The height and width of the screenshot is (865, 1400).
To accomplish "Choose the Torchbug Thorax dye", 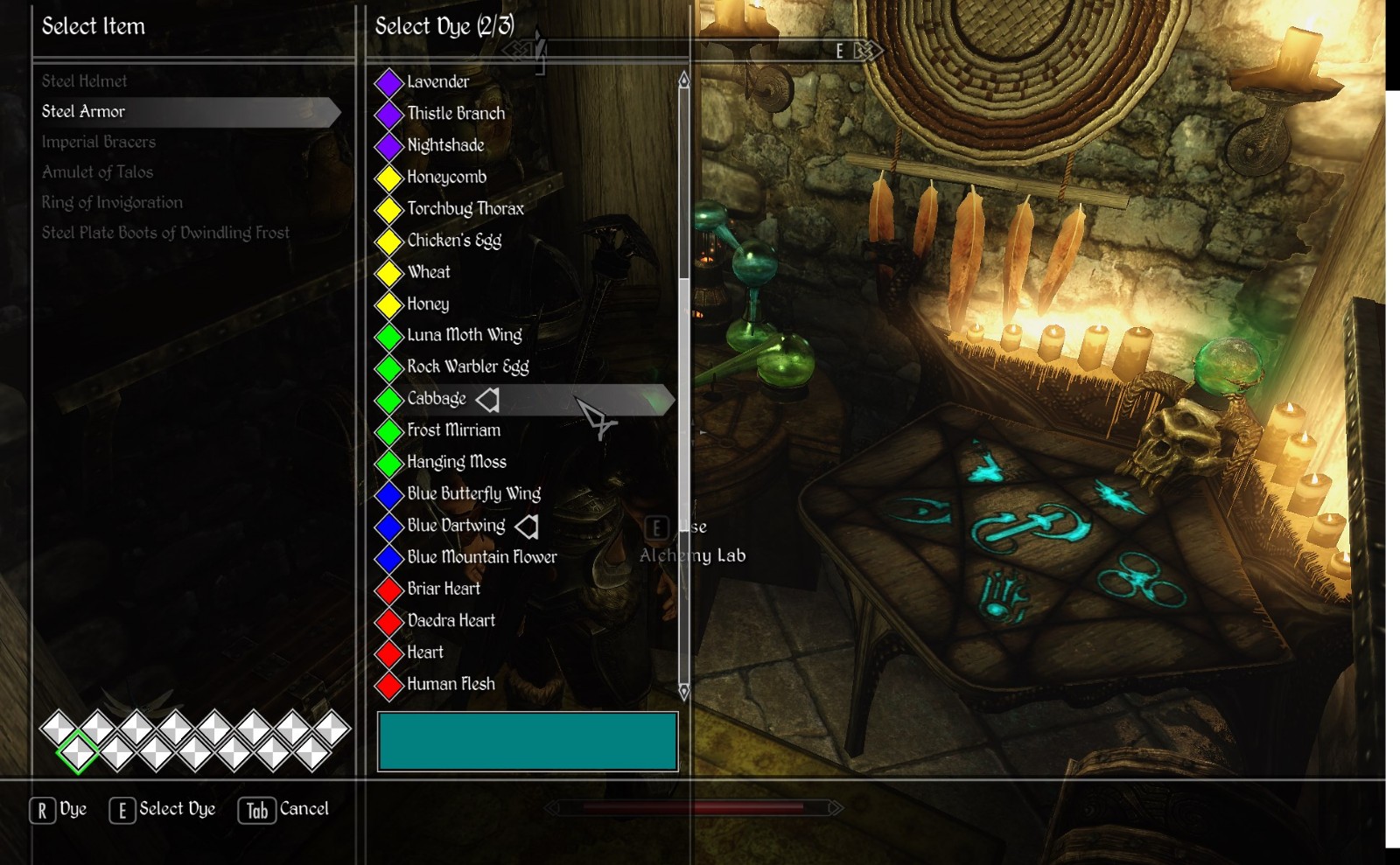I will [x=465, y=209].
